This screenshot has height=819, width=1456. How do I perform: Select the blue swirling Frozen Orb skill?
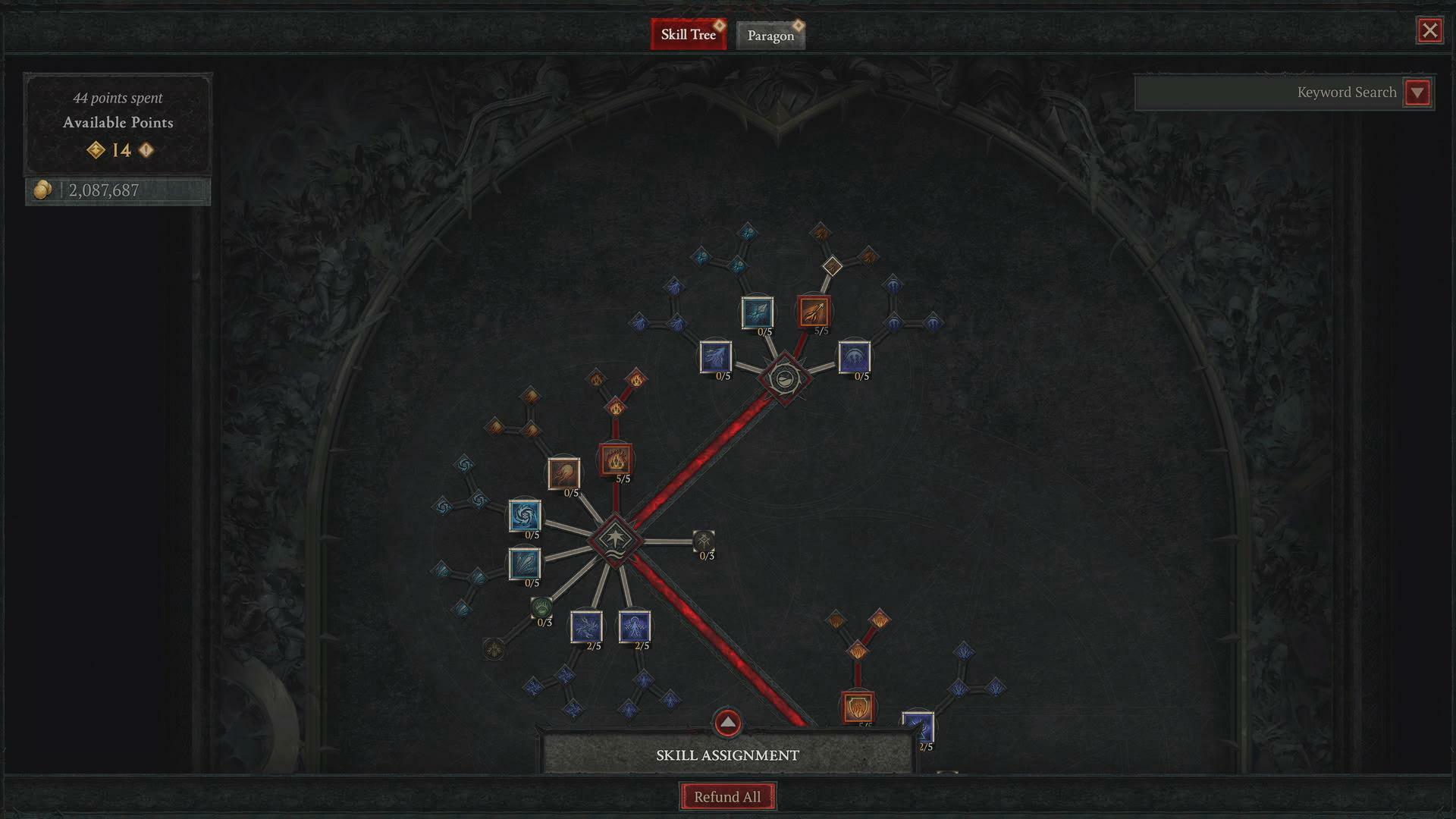(524, 516)
